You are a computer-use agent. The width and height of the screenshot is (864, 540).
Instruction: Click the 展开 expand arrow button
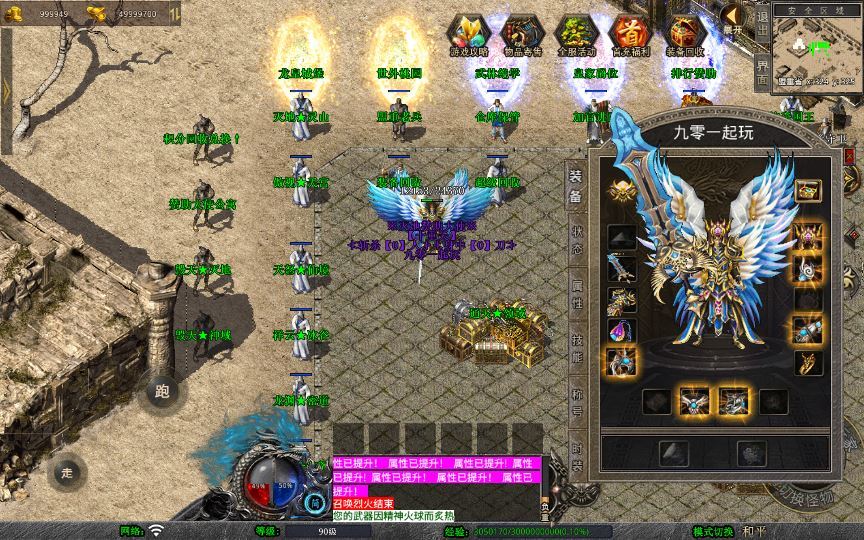click(733, 17)
